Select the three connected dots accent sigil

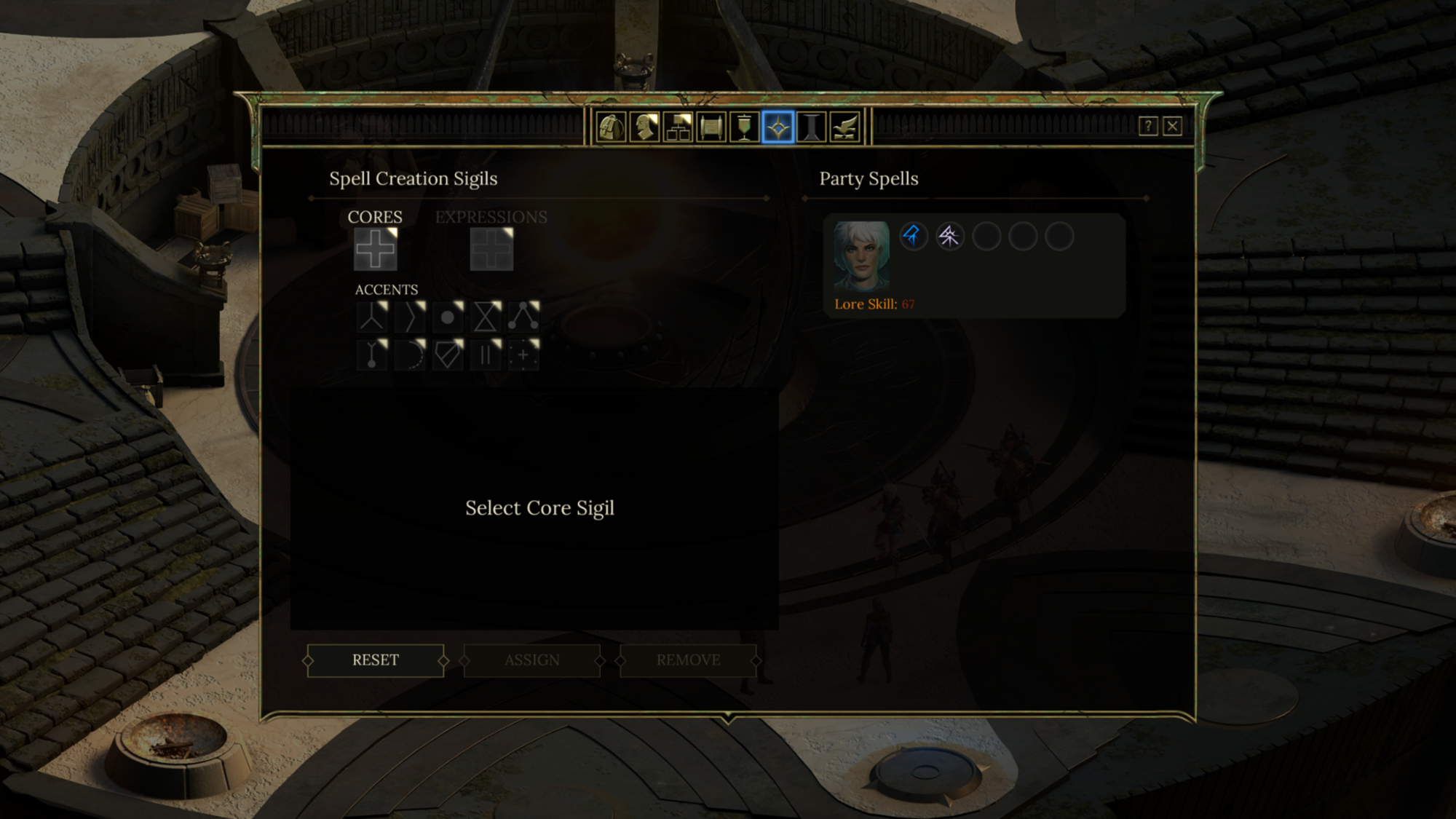tap(523, 317)
